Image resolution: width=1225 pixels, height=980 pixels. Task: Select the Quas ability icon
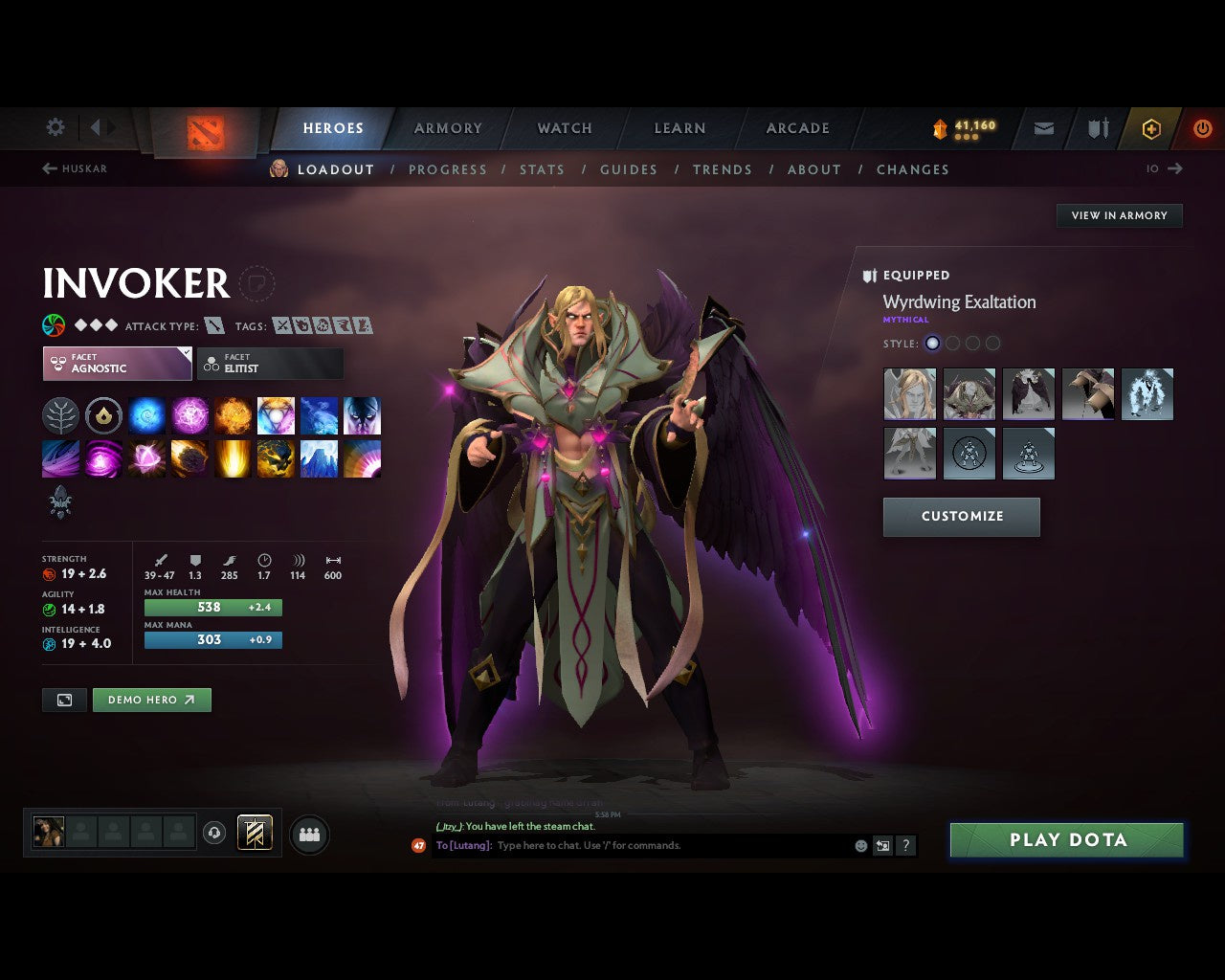coord(146,415)
